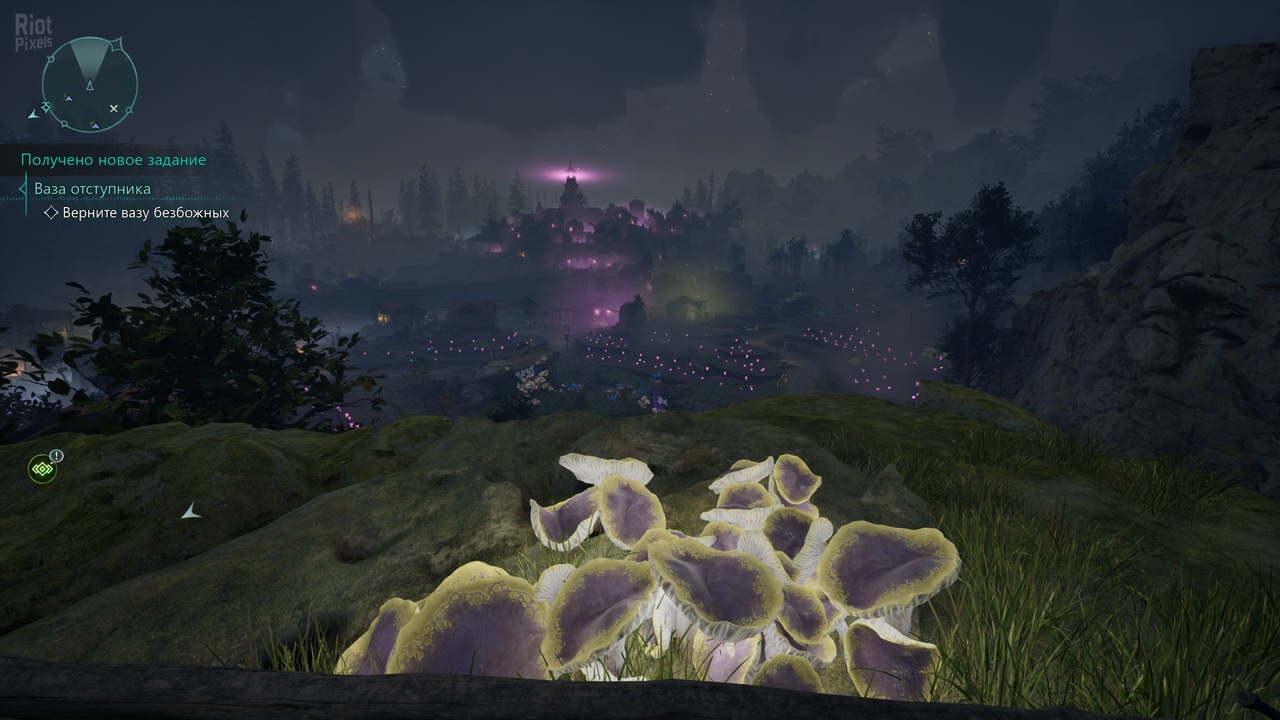Open the green alert icon with exclamation mark

coord(42,468)
